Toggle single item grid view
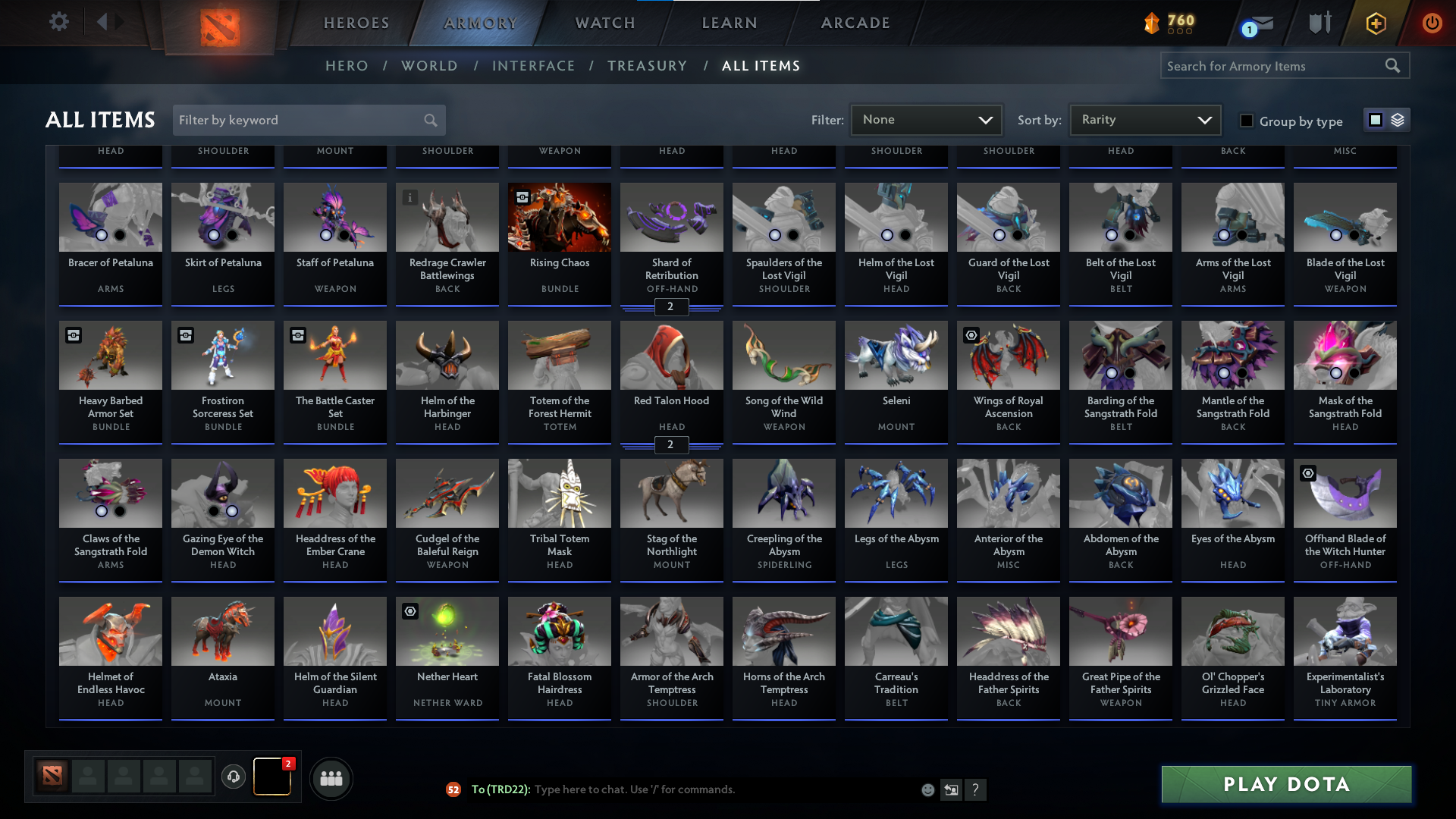Image resolution: width=1456 pixels, height=819 pixels. (x=1376, y=119)
